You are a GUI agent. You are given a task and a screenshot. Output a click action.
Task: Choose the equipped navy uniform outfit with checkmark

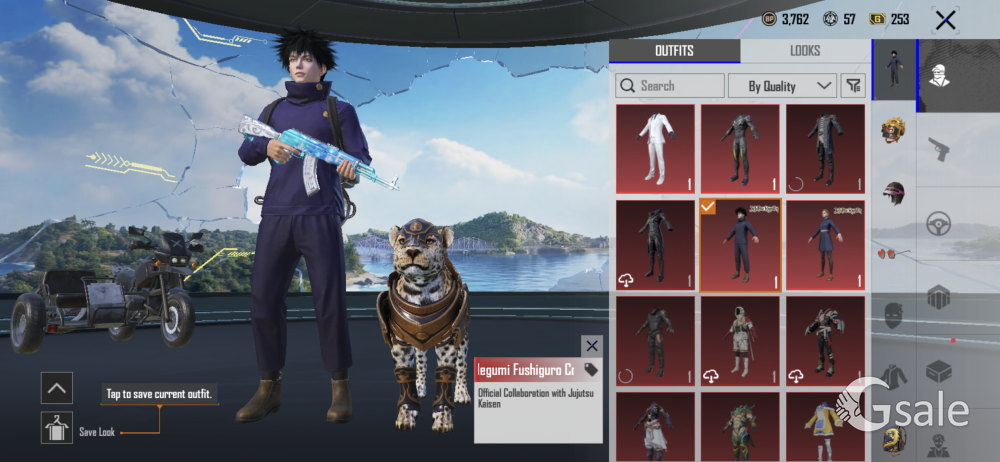[740, 245]
